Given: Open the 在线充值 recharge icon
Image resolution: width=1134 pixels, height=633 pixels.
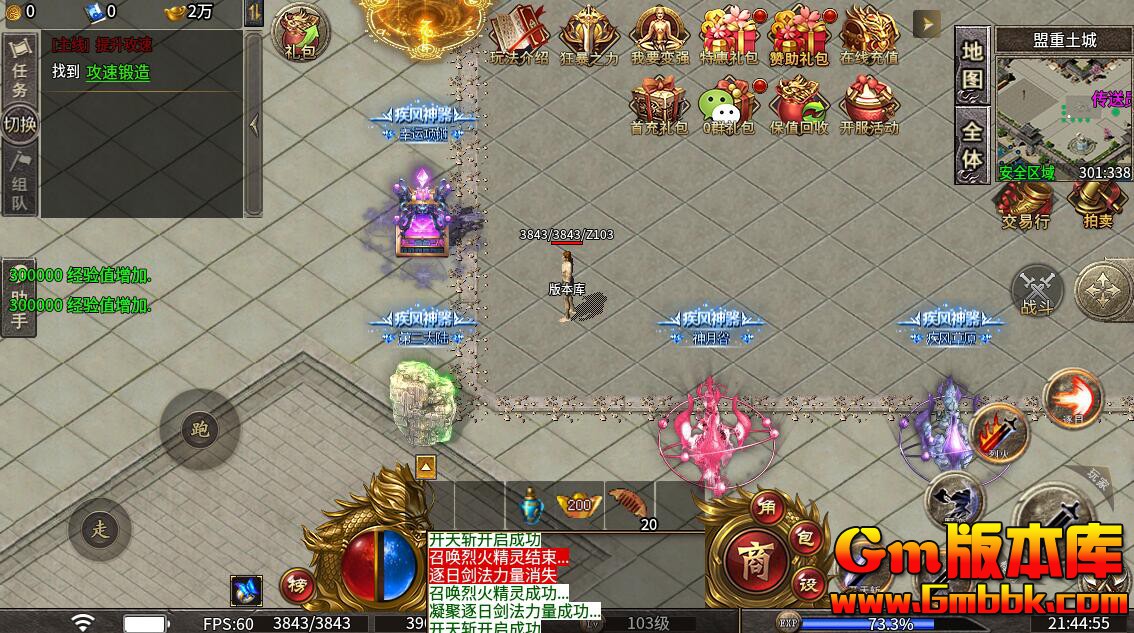Looking at the screenshot, I should pos(868,33).
